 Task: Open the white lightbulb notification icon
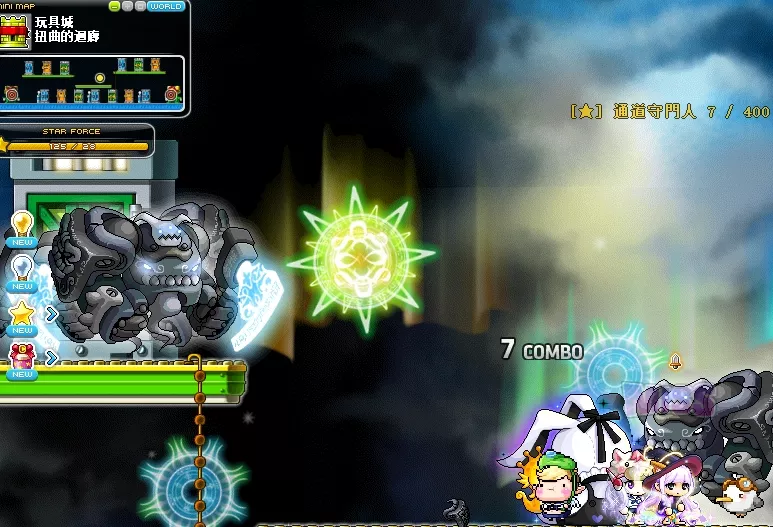[22, 268]
